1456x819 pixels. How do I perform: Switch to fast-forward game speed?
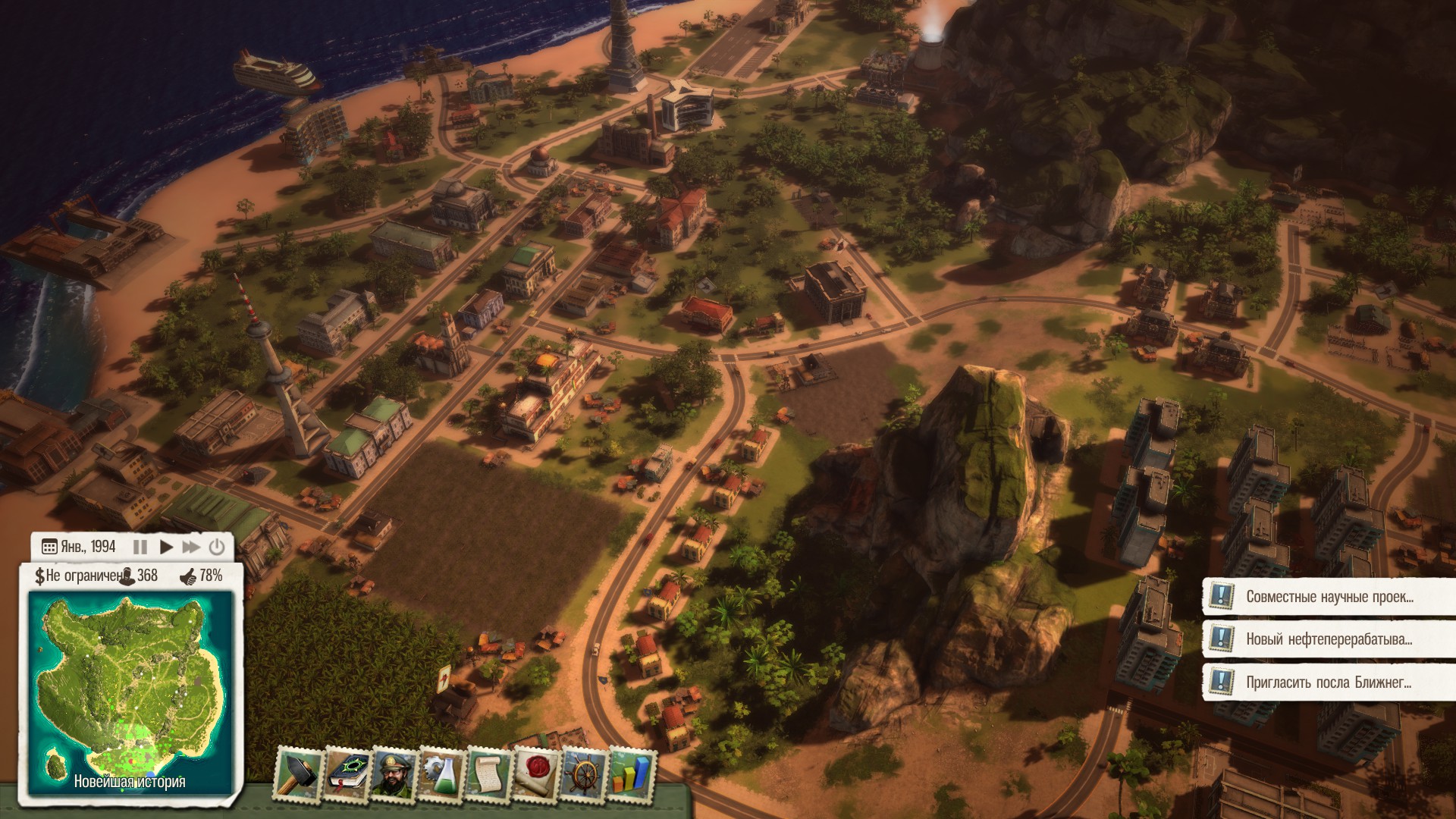pos(192,547)
